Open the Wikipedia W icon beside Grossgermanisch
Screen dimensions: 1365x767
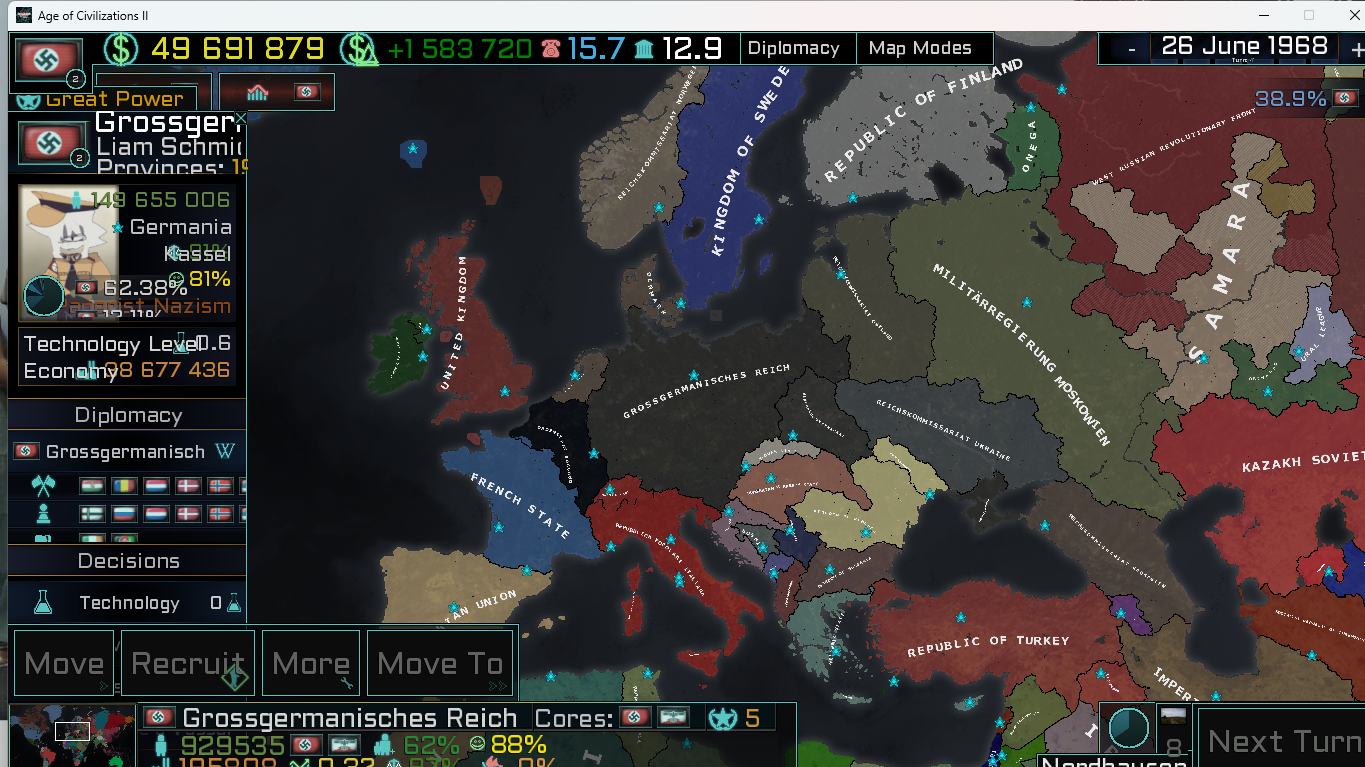click(x=226, y=452)
